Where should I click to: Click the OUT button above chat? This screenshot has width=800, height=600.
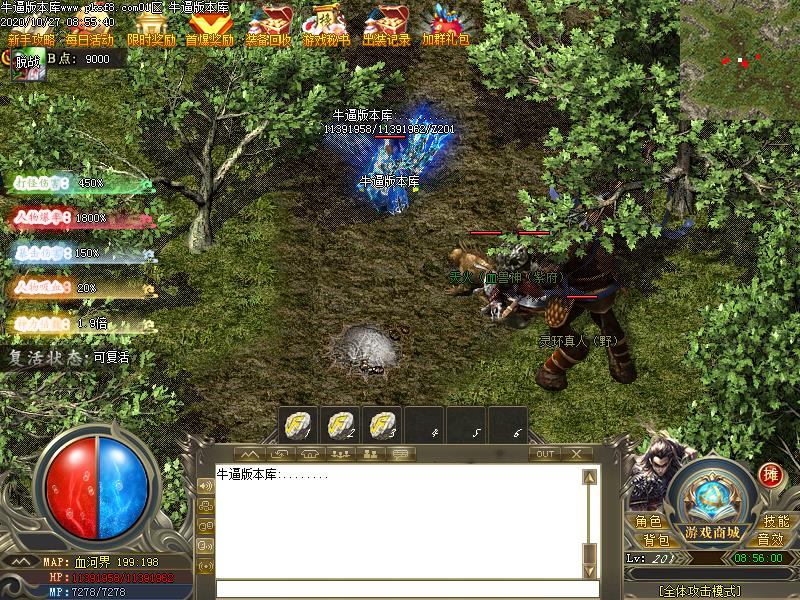click(545, 454)
